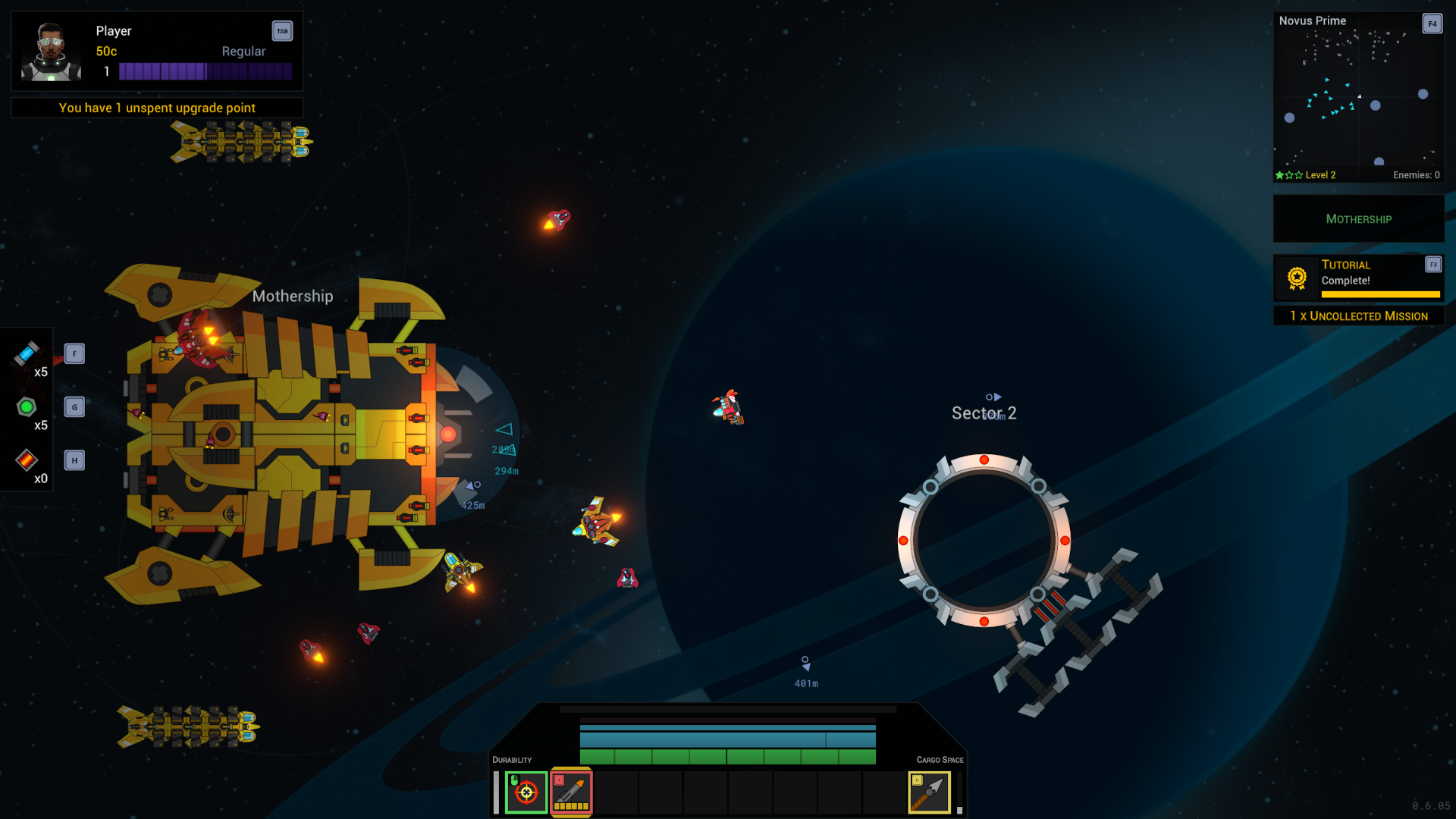The height and width of the screenshot is (819, 1456).
Task: Open the Mothership menu panel
Action: 1358,218
